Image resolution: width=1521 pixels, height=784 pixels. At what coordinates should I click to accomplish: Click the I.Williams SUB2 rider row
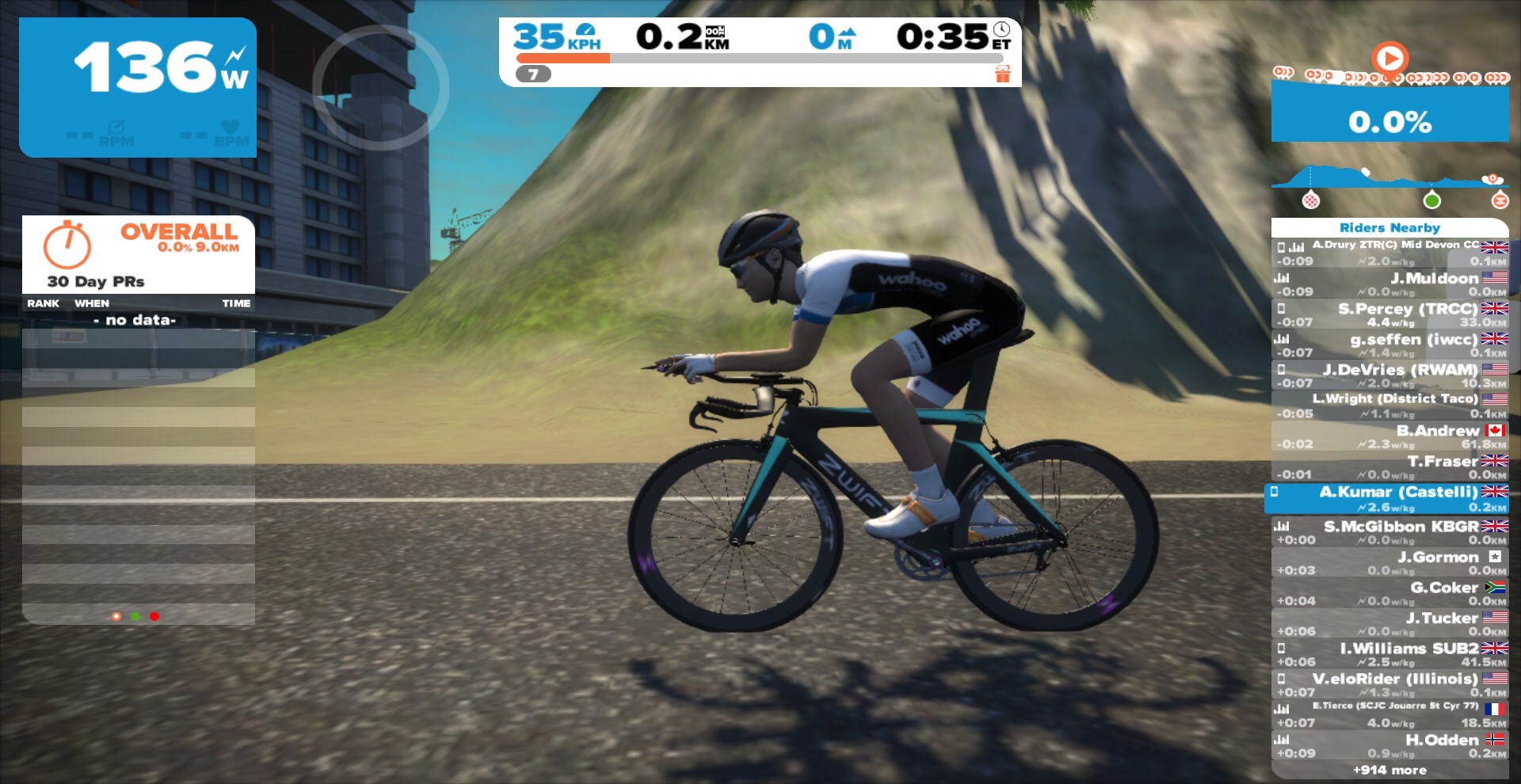(x=1390, y=654)
